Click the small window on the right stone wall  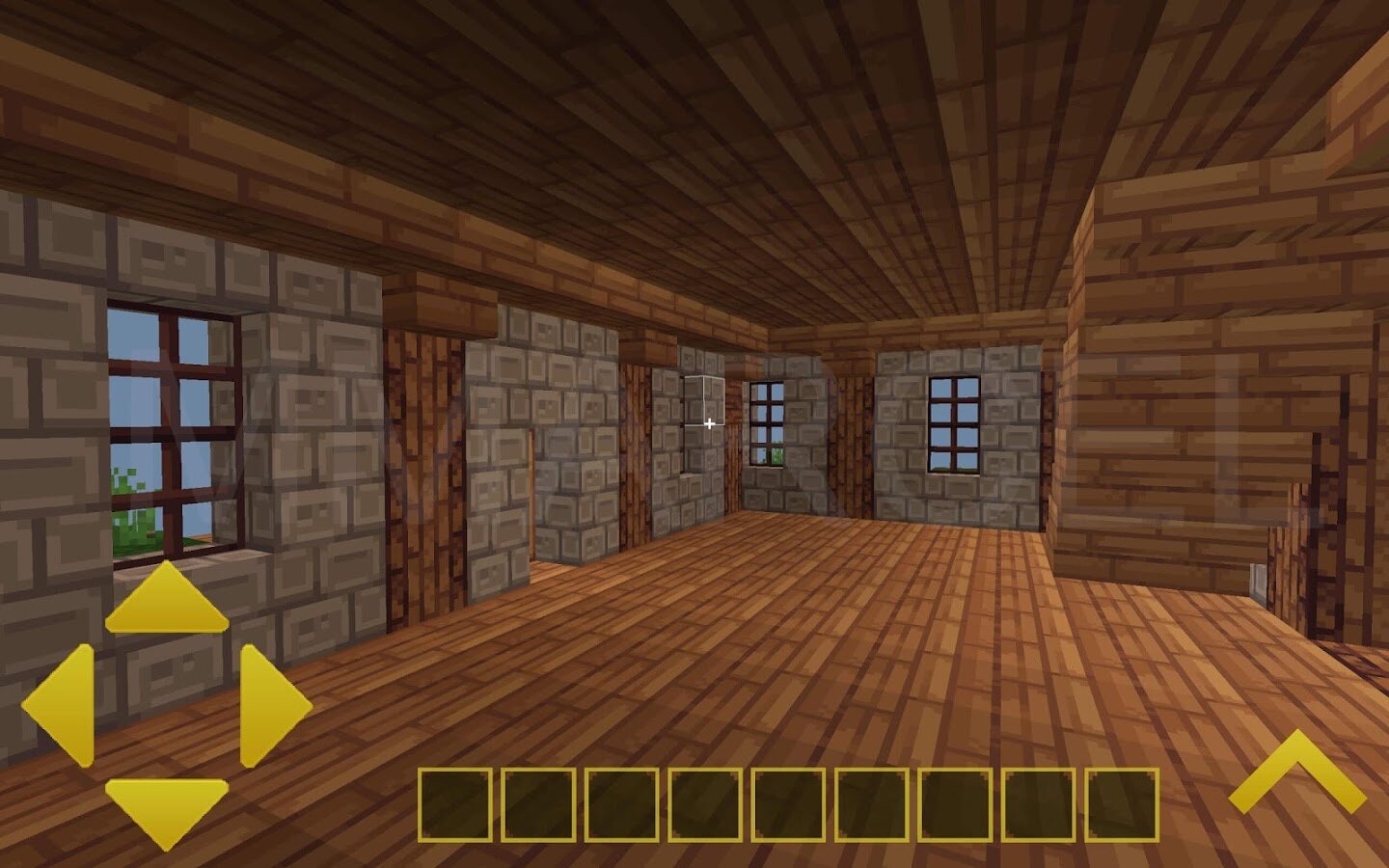pyautogui.click(x=953, y=422)
